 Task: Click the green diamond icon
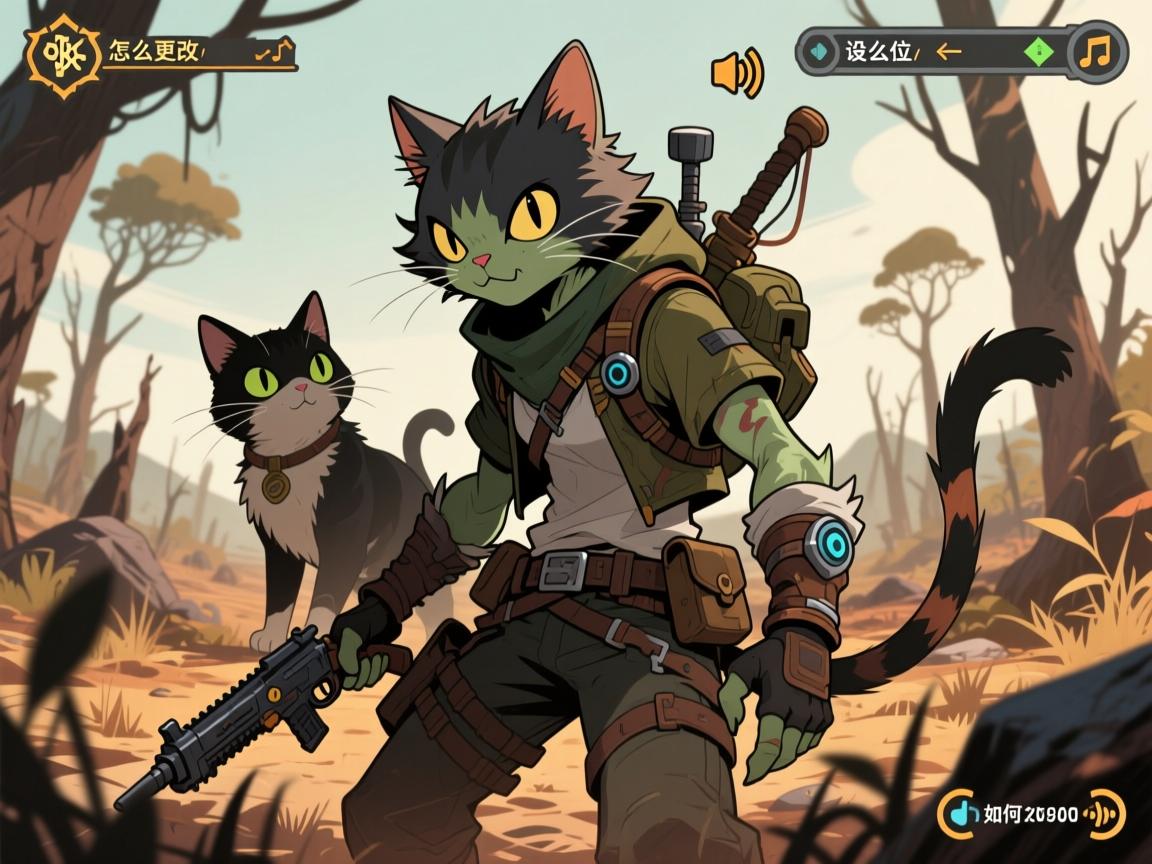coord(1039,50)
